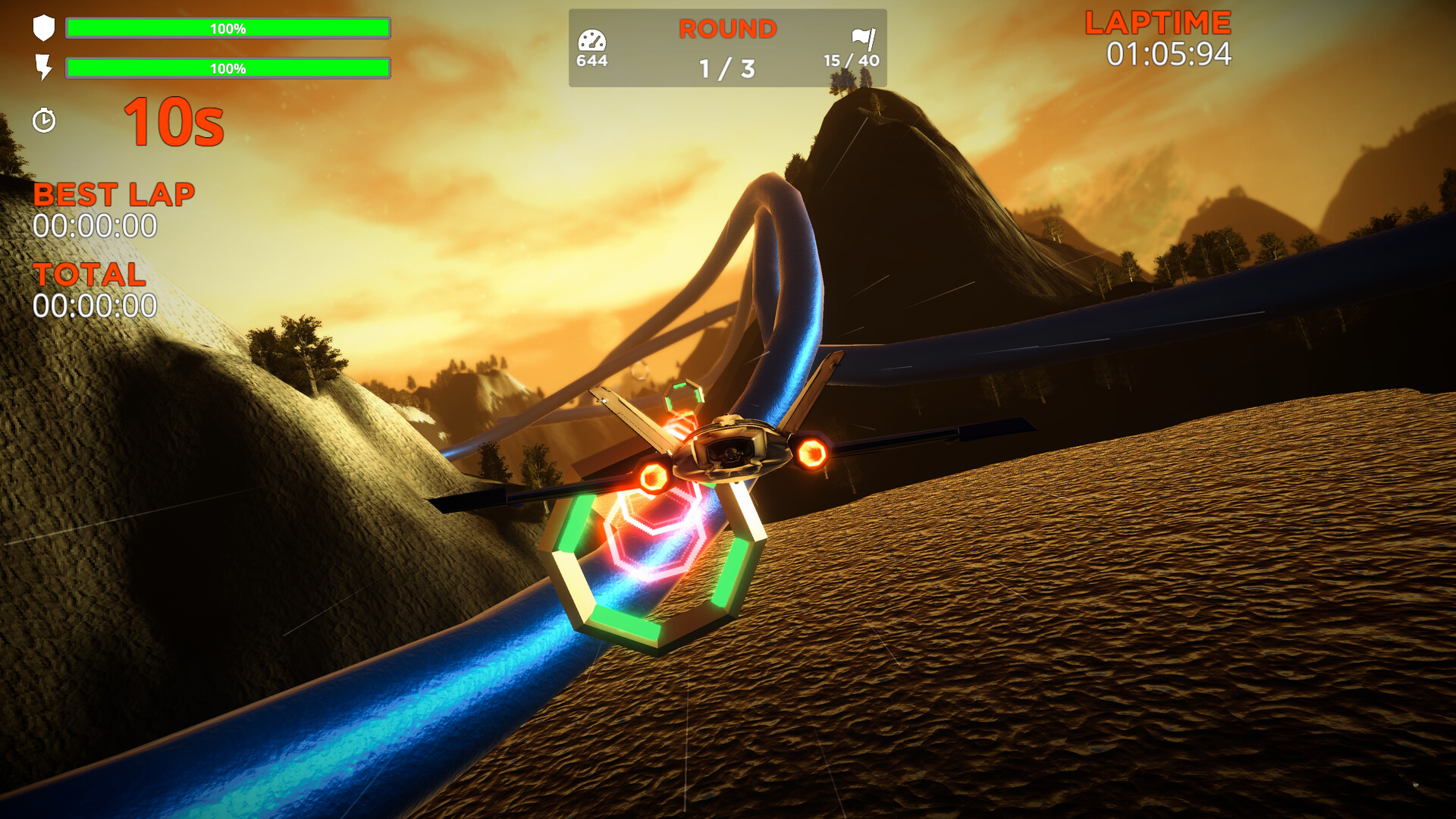Expand the BEST LAP time display
This screenshot has width=1456, height=819.
[114, 195]
